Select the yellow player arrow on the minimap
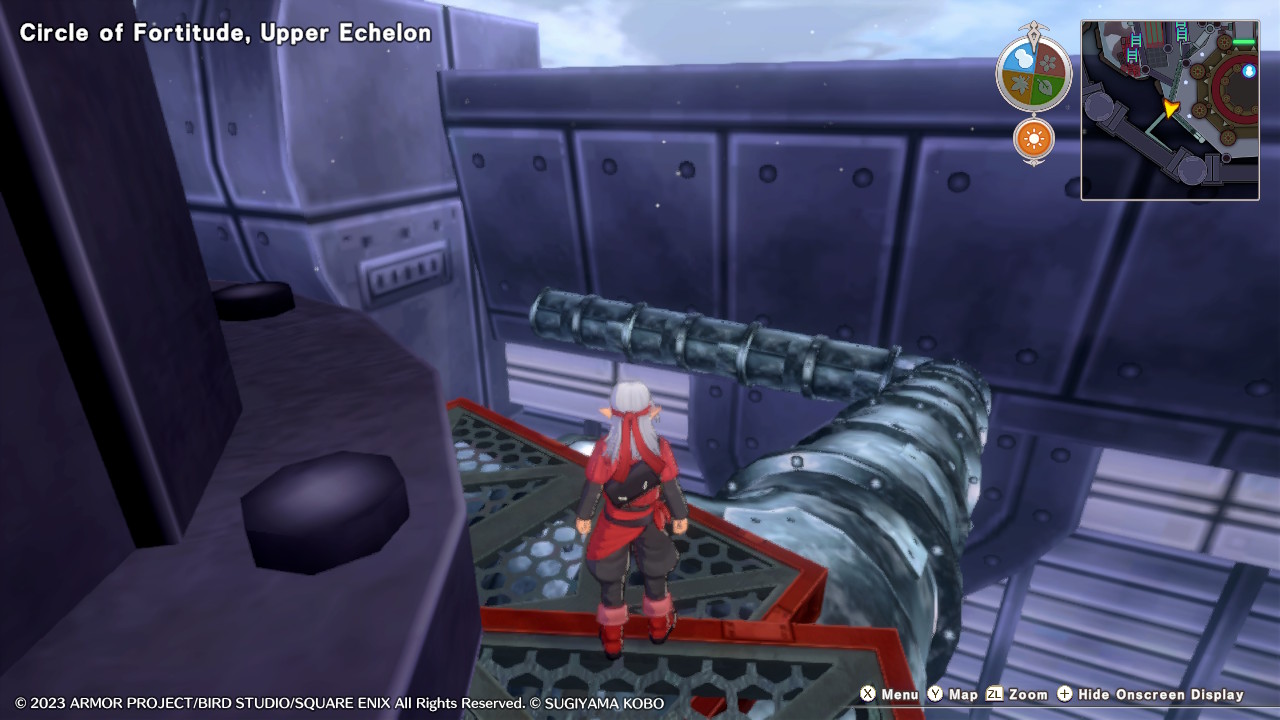Image resolution: width=1280 pixels, height=720 pixels. click(1170, 108)
